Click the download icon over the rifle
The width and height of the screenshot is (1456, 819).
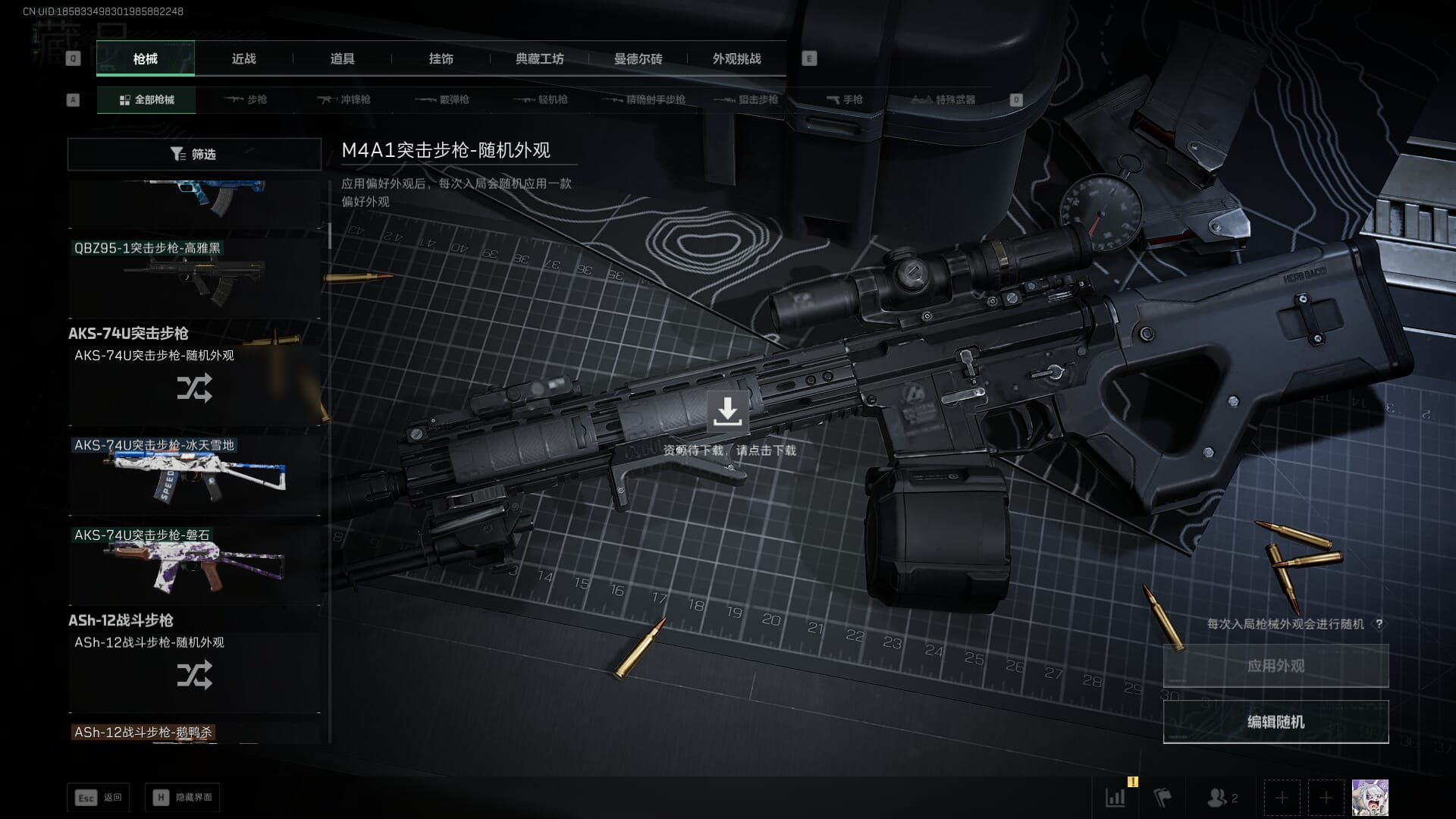click(727, 411)
